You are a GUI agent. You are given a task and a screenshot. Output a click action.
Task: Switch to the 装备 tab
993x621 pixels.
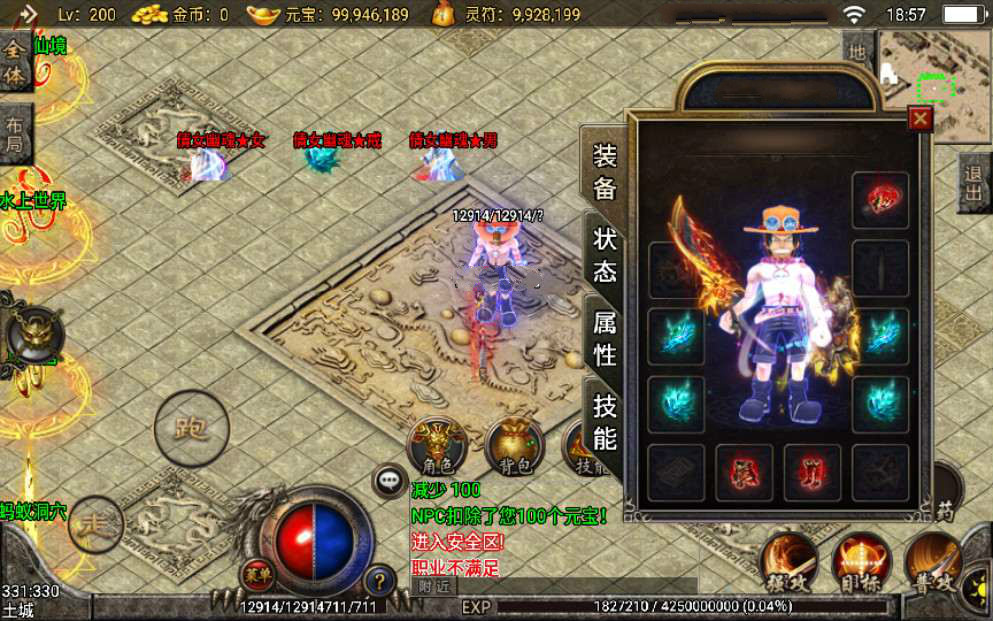click(x=605, y=172)
